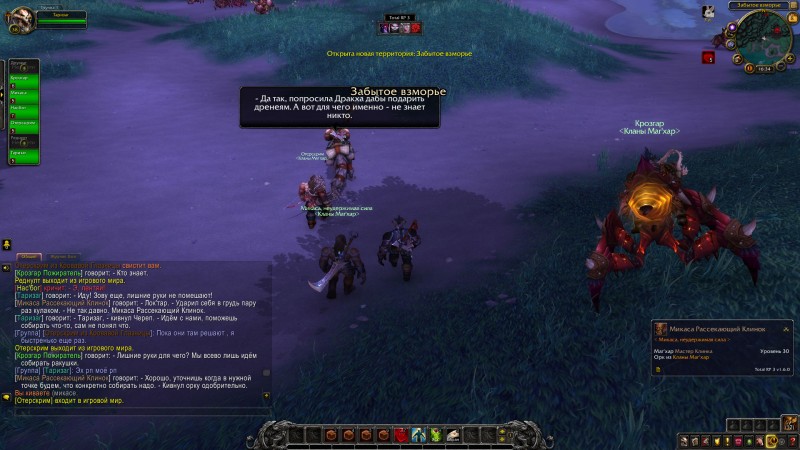Click the white rabbit pet buff icon

point(708,12)
